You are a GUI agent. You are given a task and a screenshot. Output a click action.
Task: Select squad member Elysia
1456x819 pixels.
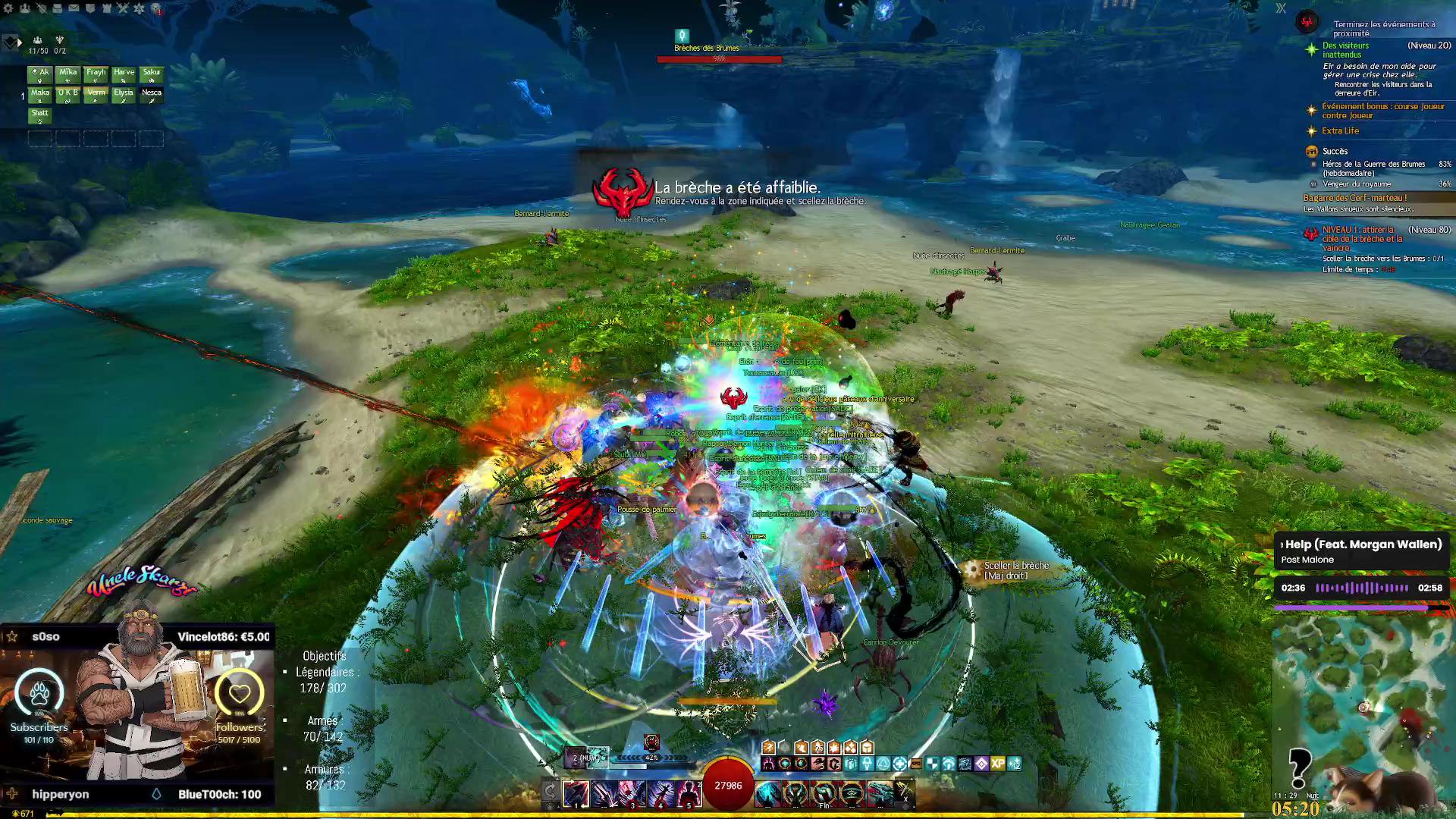click(x=124, y=95)
